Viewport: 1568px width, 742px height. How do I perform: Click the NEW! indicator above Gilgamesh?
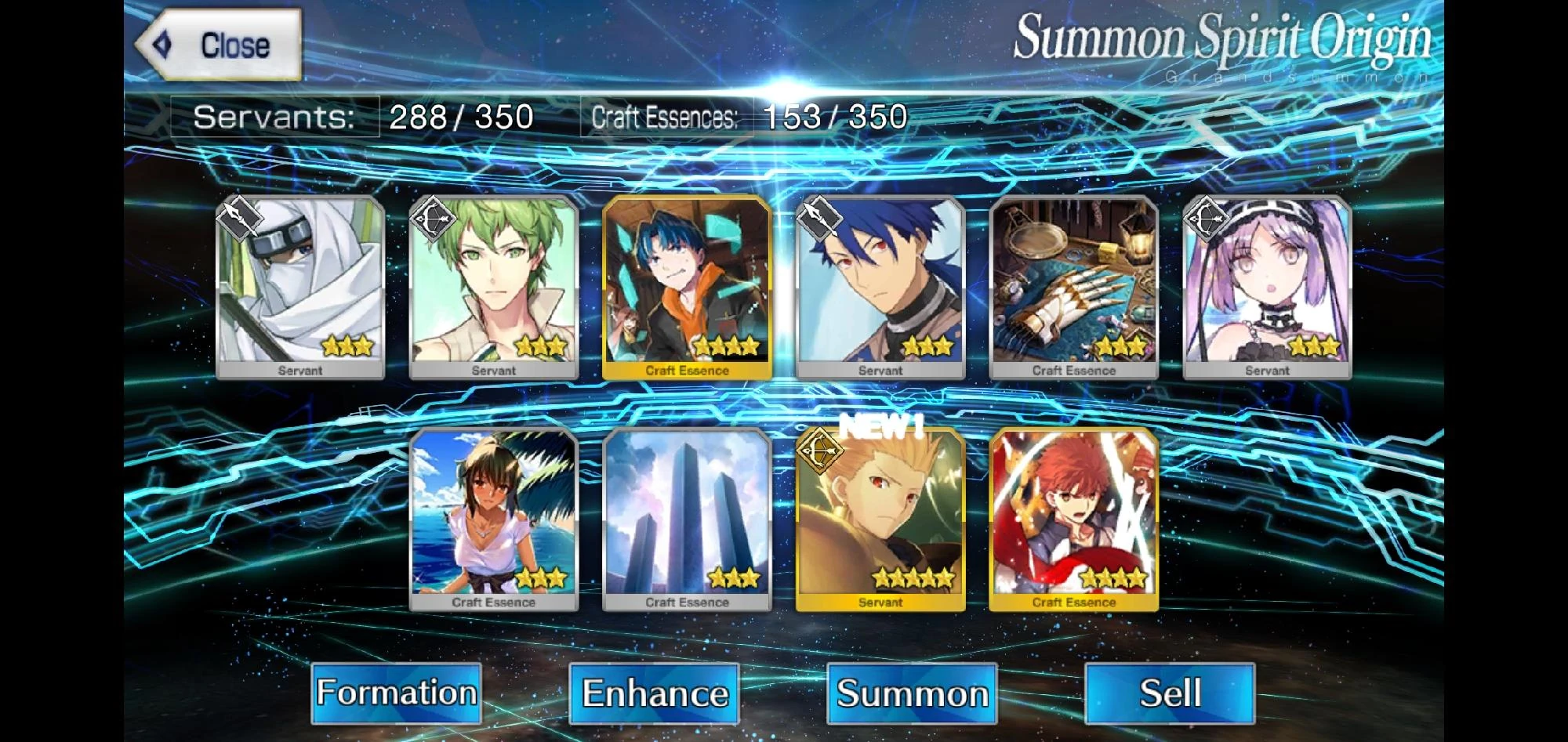(x=880, y=428)
